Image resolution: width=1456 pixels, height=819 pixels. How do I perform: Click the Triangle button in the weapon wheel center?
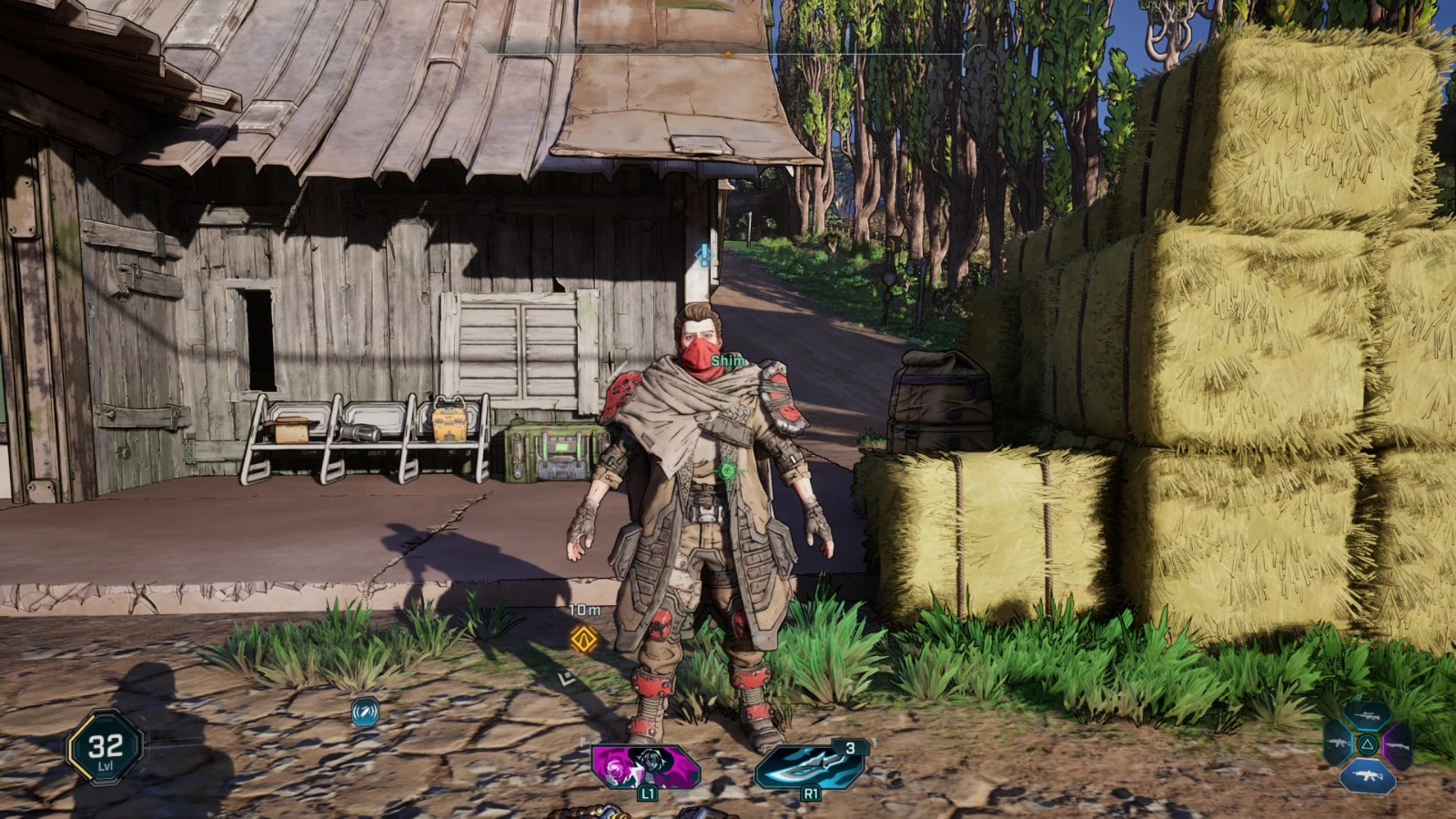pos(1367,744)
